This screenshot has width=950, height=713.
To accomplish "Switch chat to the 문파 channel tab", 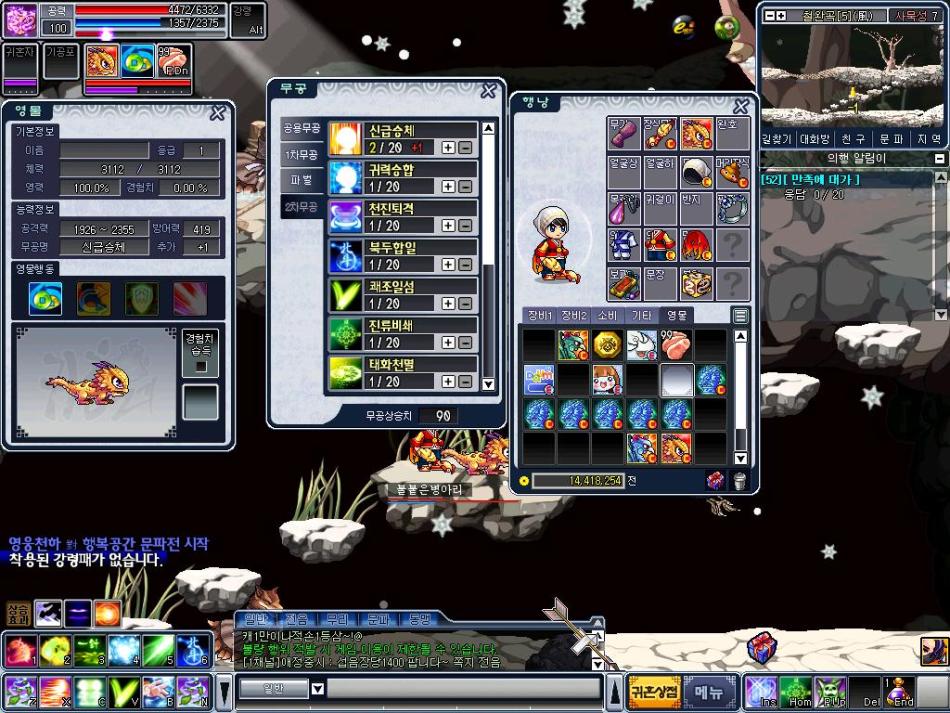I will coord(378,619).
